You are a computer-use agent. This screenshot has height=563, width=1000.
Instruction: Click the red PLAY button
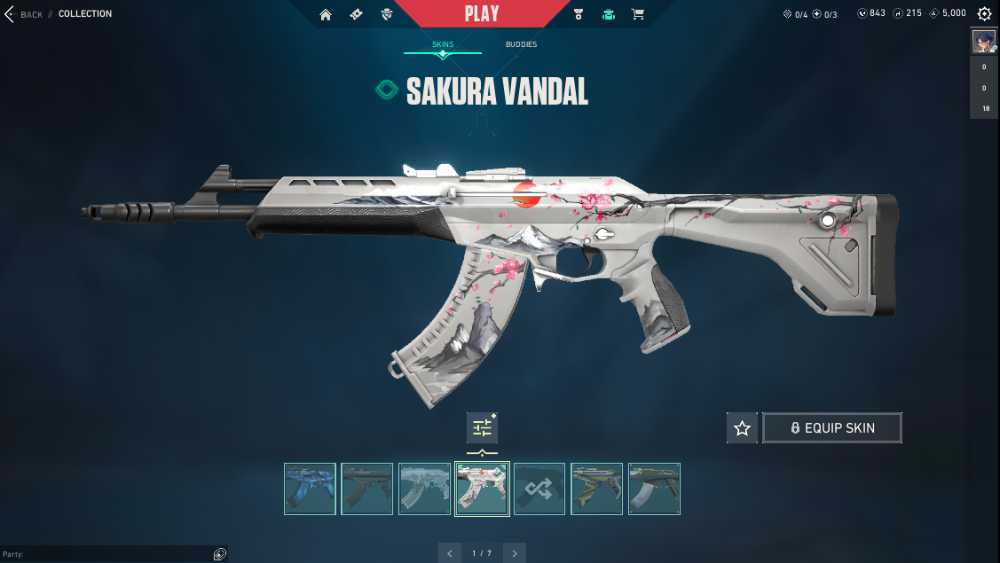click(482, 14)
